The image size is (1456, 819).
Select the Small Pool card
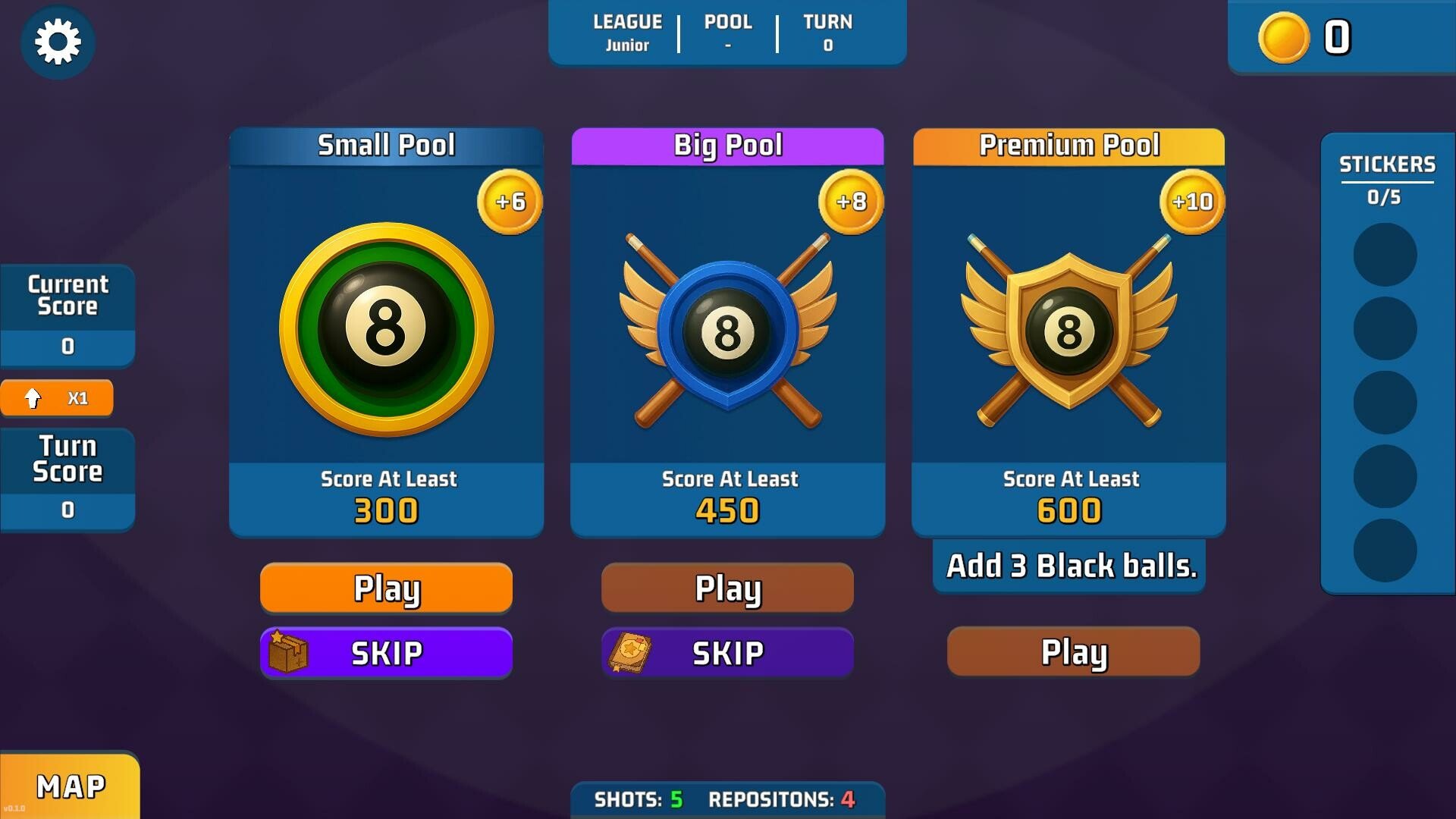click(x=386, y=332)
